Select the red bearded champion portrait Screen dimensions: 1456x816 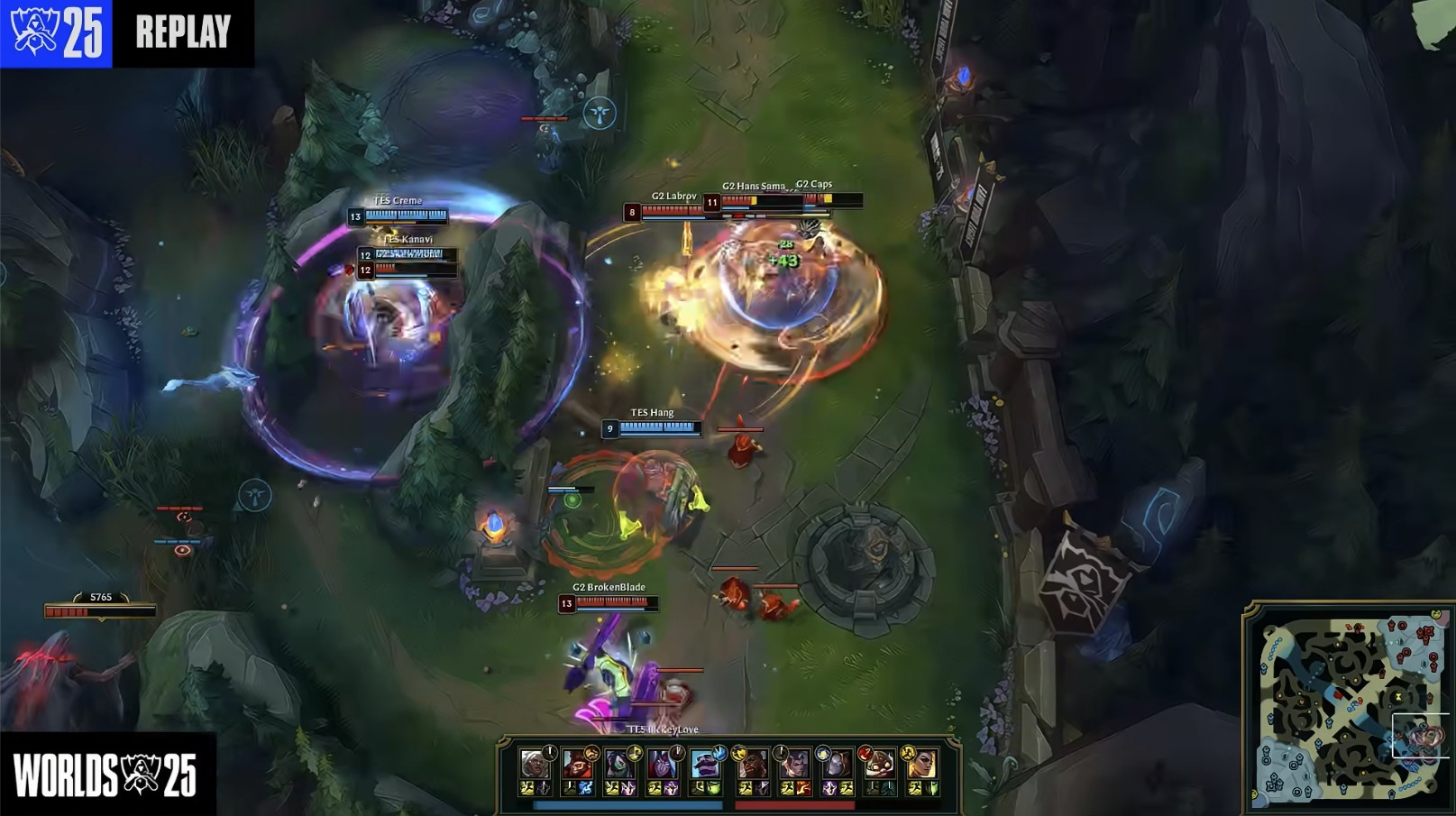click(x=576, y=765)
